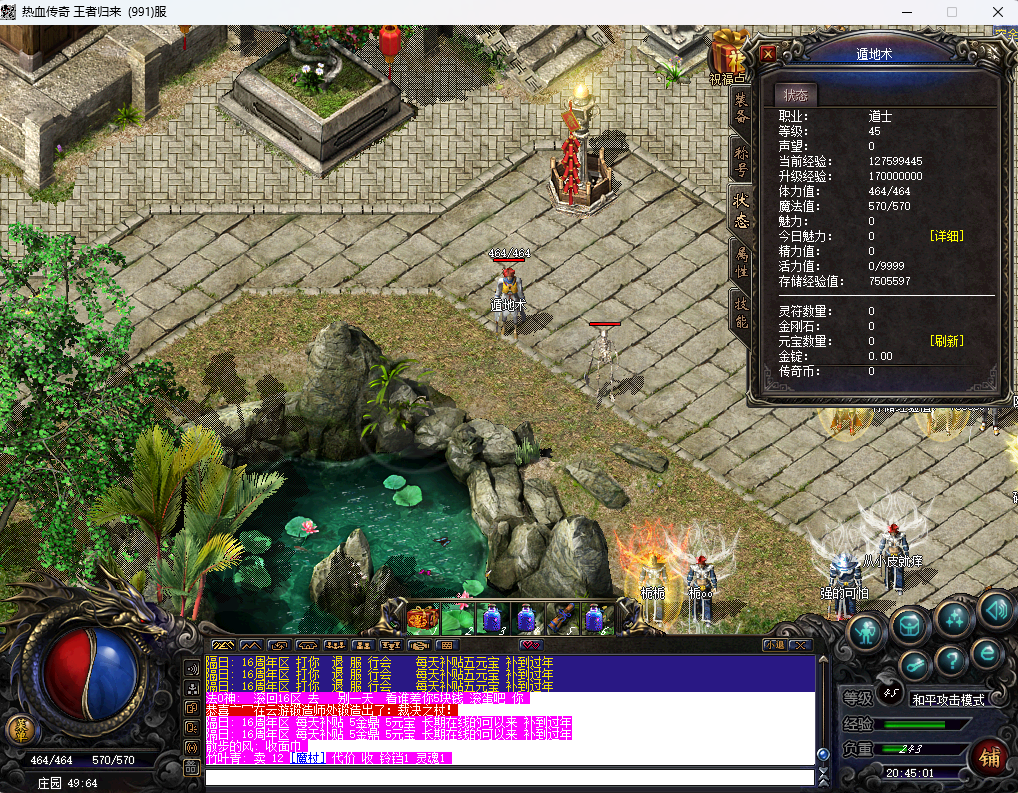
Task: Show the 技能 skills tab
Action: pyautogui.click(x=741, y=313)
